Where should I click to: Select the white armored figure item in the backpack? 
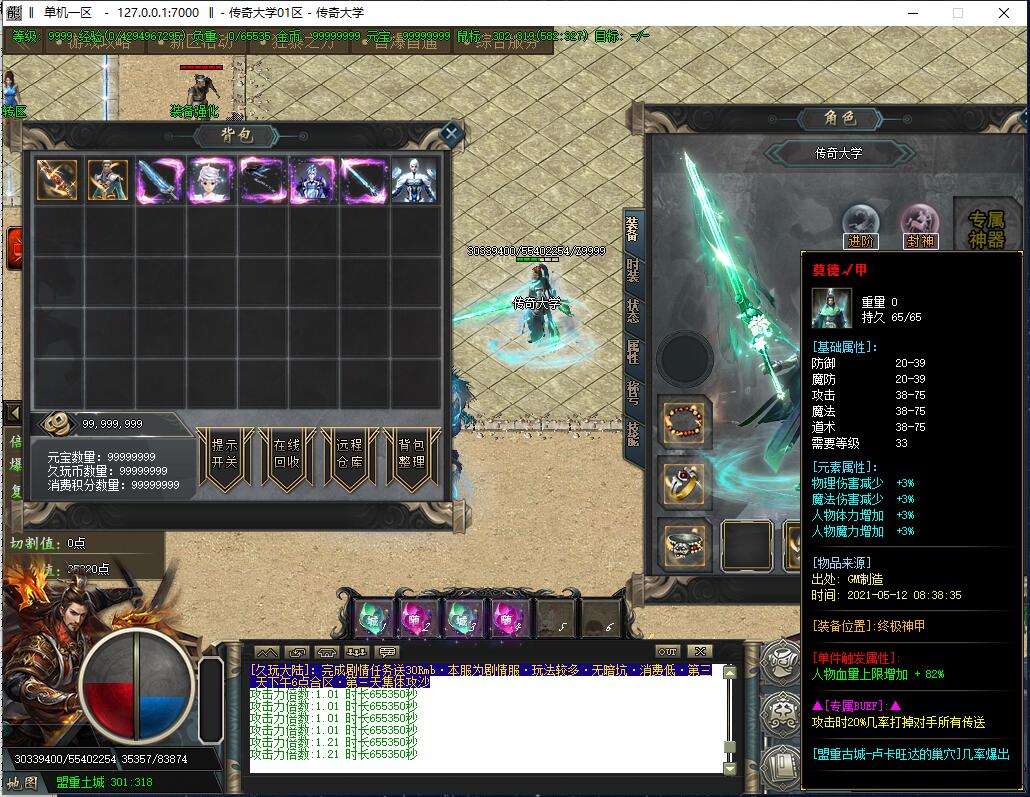[x=413, y=181]
